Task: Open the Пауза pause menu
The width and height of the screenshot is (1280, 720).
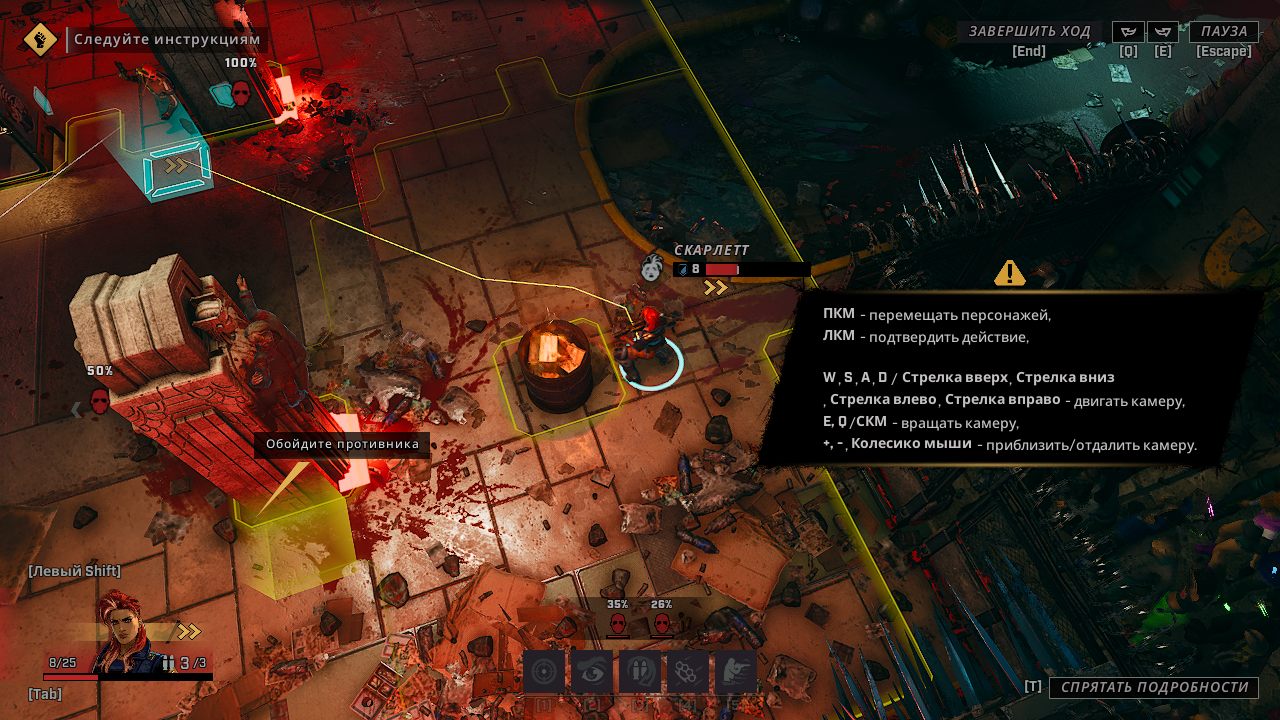Action: pos(1224,32)
